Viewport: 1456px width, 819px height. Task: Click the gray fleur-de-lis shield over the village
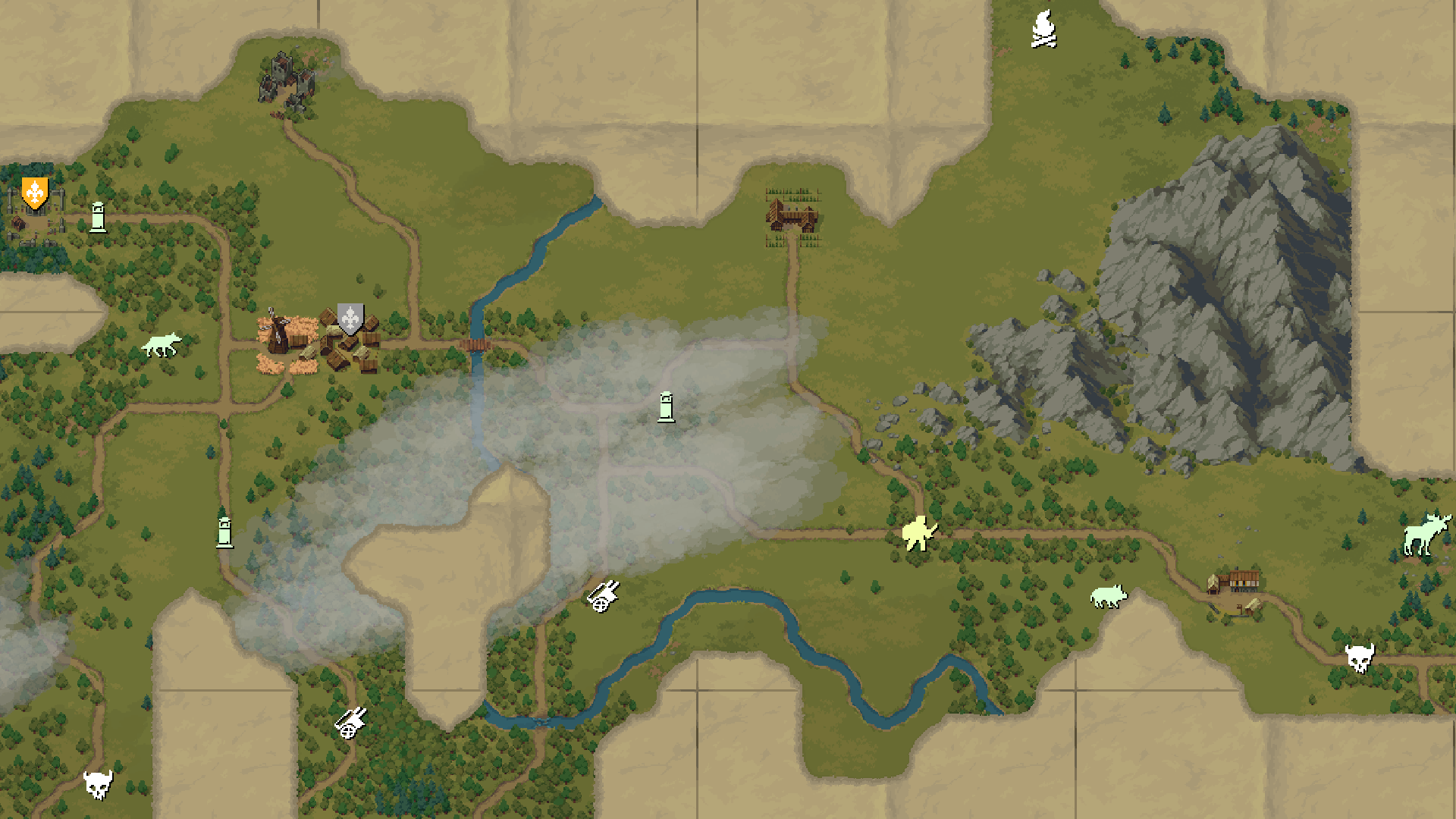pyautogui.click(x=350, y=319)
